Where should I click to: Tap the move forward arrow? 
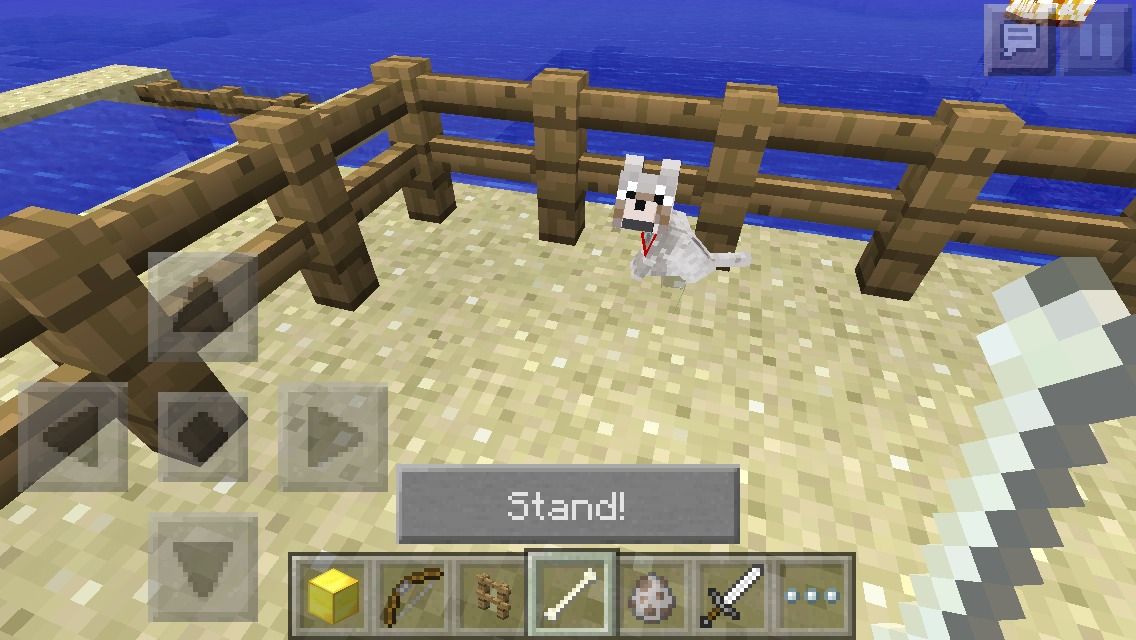click(203, 307)
